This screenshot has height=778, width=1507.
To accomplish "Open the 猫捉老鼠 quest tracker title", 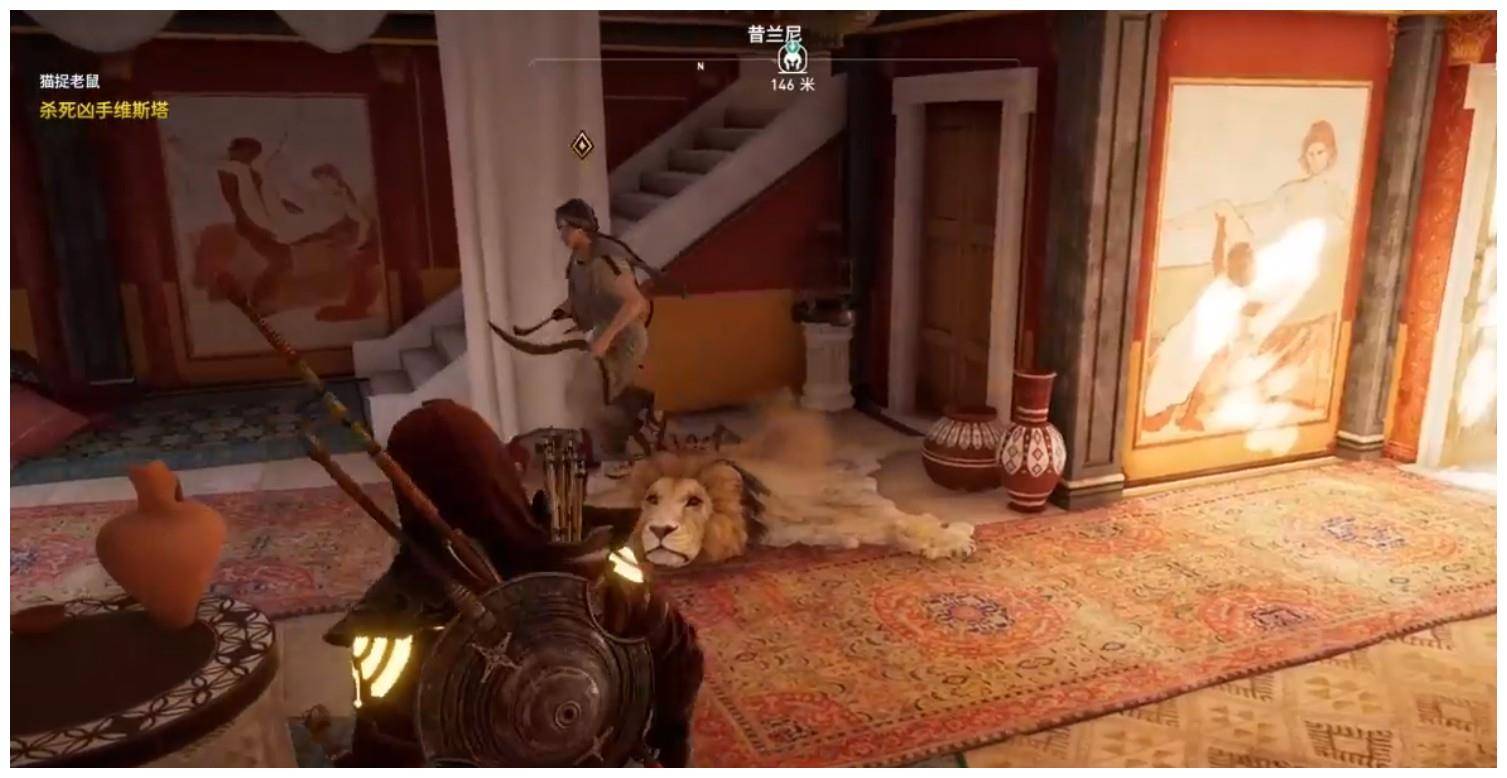I will [70, 82].
